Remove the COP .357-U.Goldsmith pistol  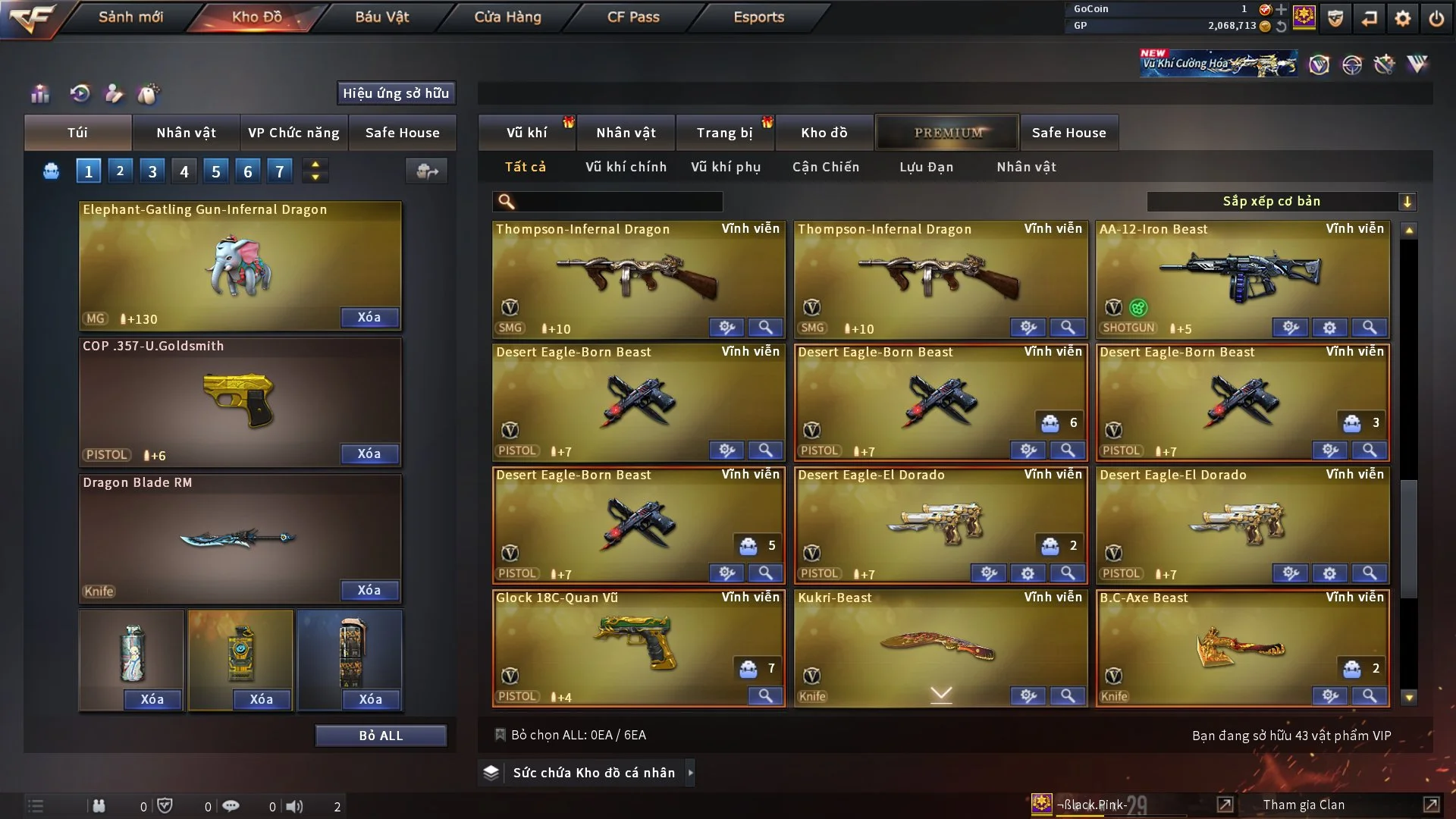click(369, 453)
